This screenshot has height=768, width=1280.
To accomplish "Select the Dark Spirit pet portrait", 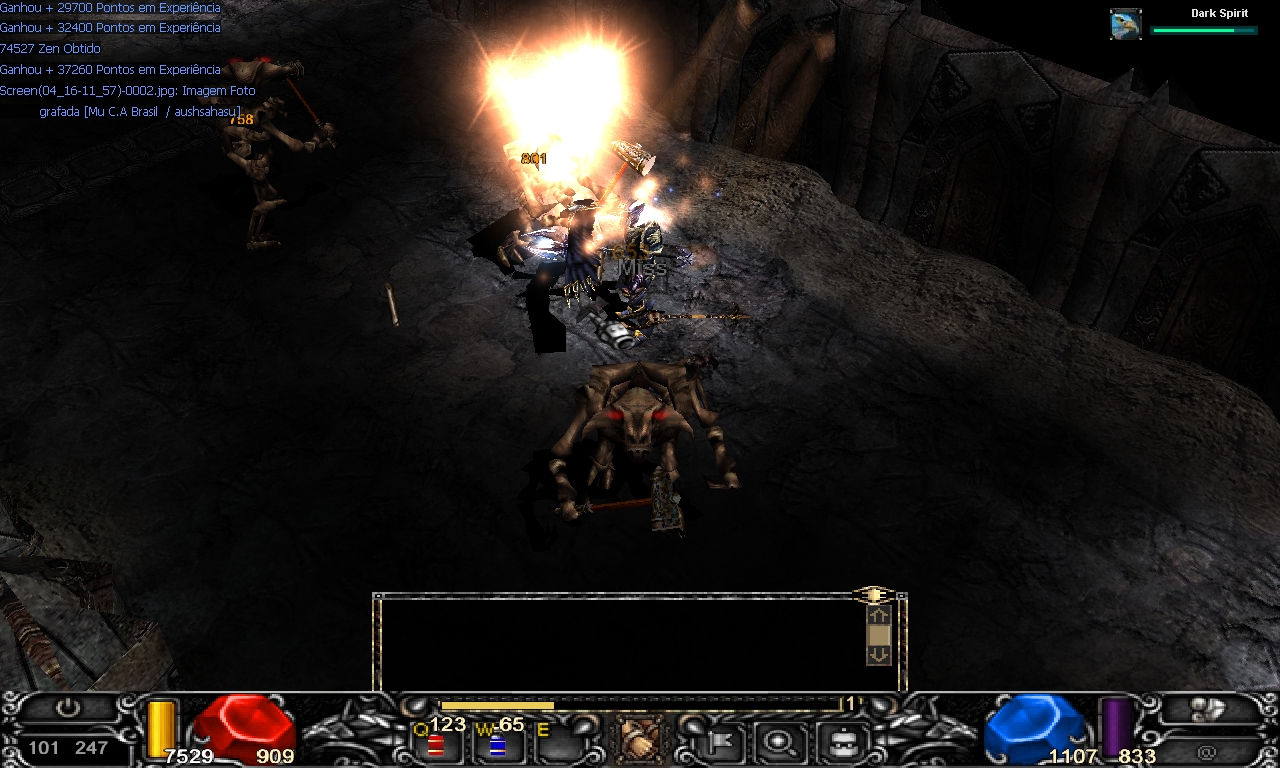I will click(1126, 24).
